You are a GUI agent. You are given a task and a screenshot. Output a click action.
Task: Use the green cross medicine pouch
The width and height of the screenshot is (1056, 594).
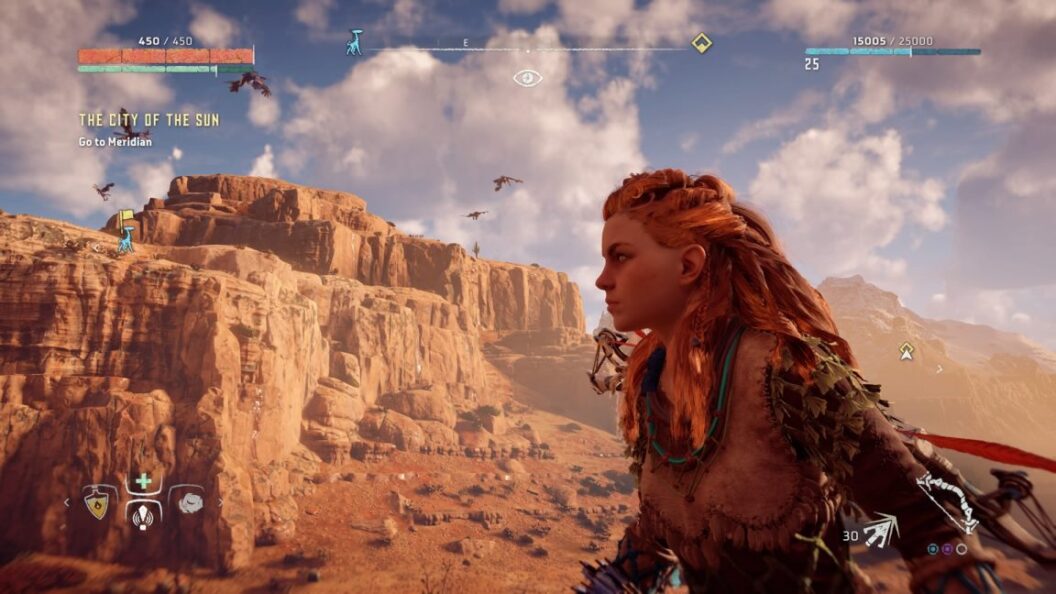point(143,482)
